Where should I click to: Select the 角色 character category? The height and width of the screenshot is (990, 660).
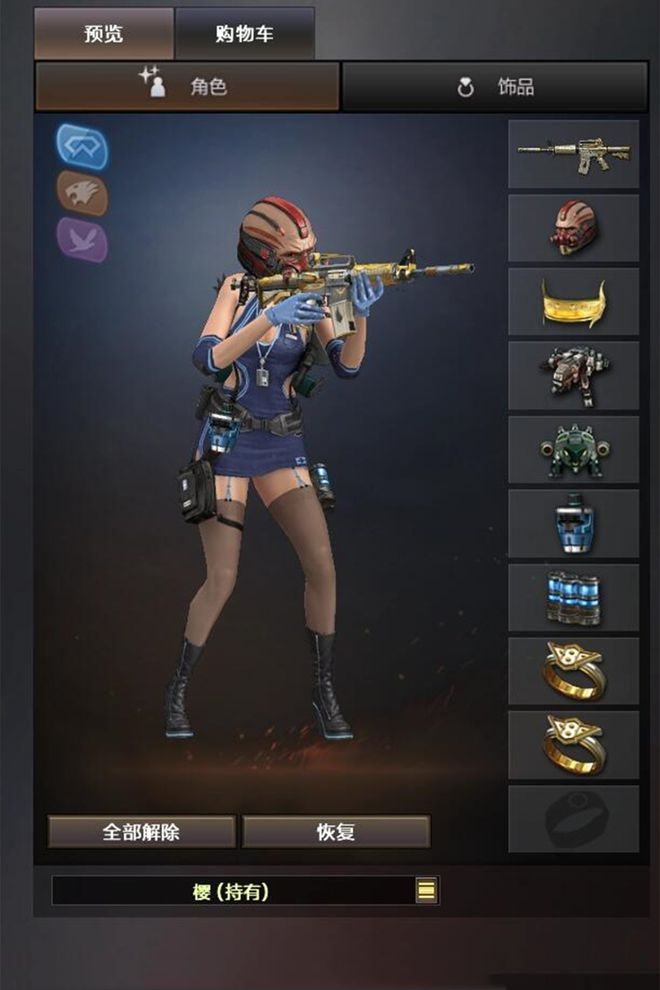187,87
